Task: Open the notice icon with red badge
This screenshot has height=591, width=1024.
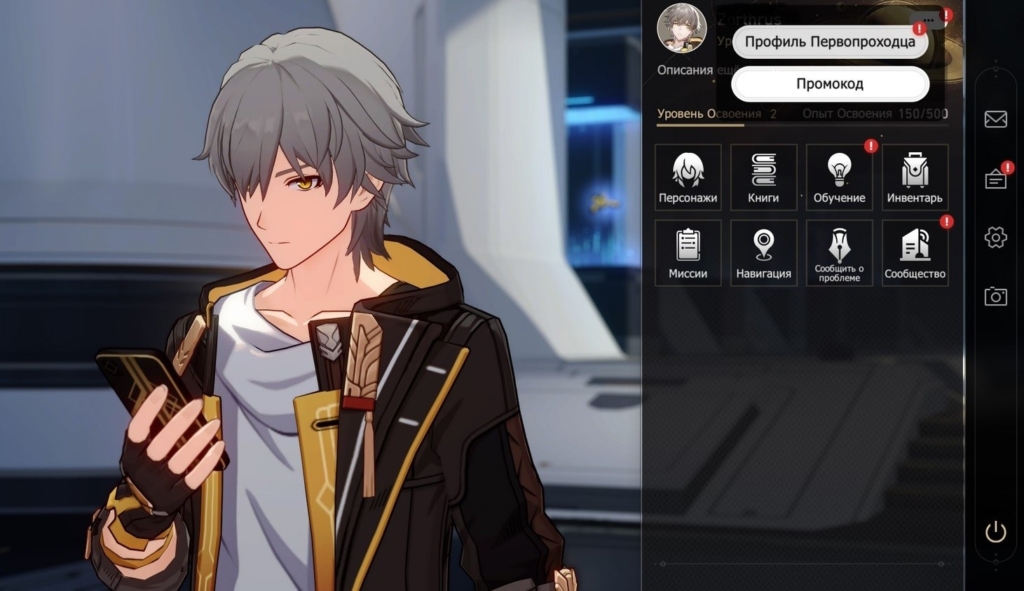Action: point(995,179)
